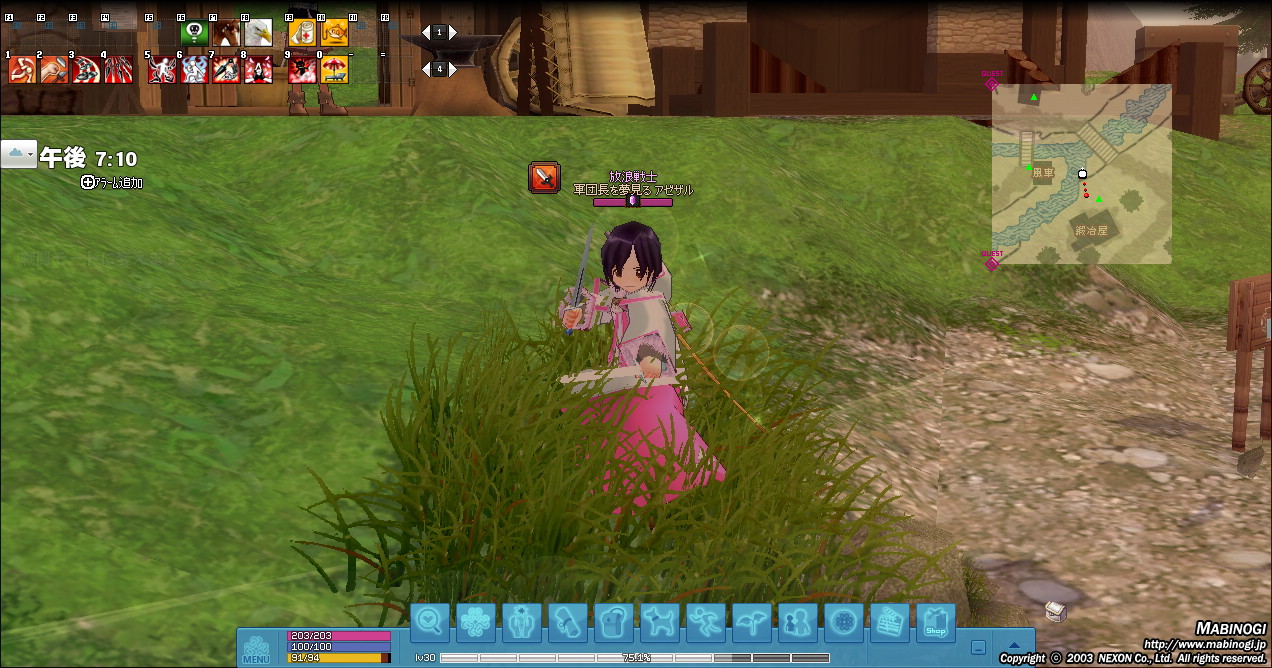Open the inventory bag icon in the toolbar
Viewport: 1272px width, 668px height.
613,623
